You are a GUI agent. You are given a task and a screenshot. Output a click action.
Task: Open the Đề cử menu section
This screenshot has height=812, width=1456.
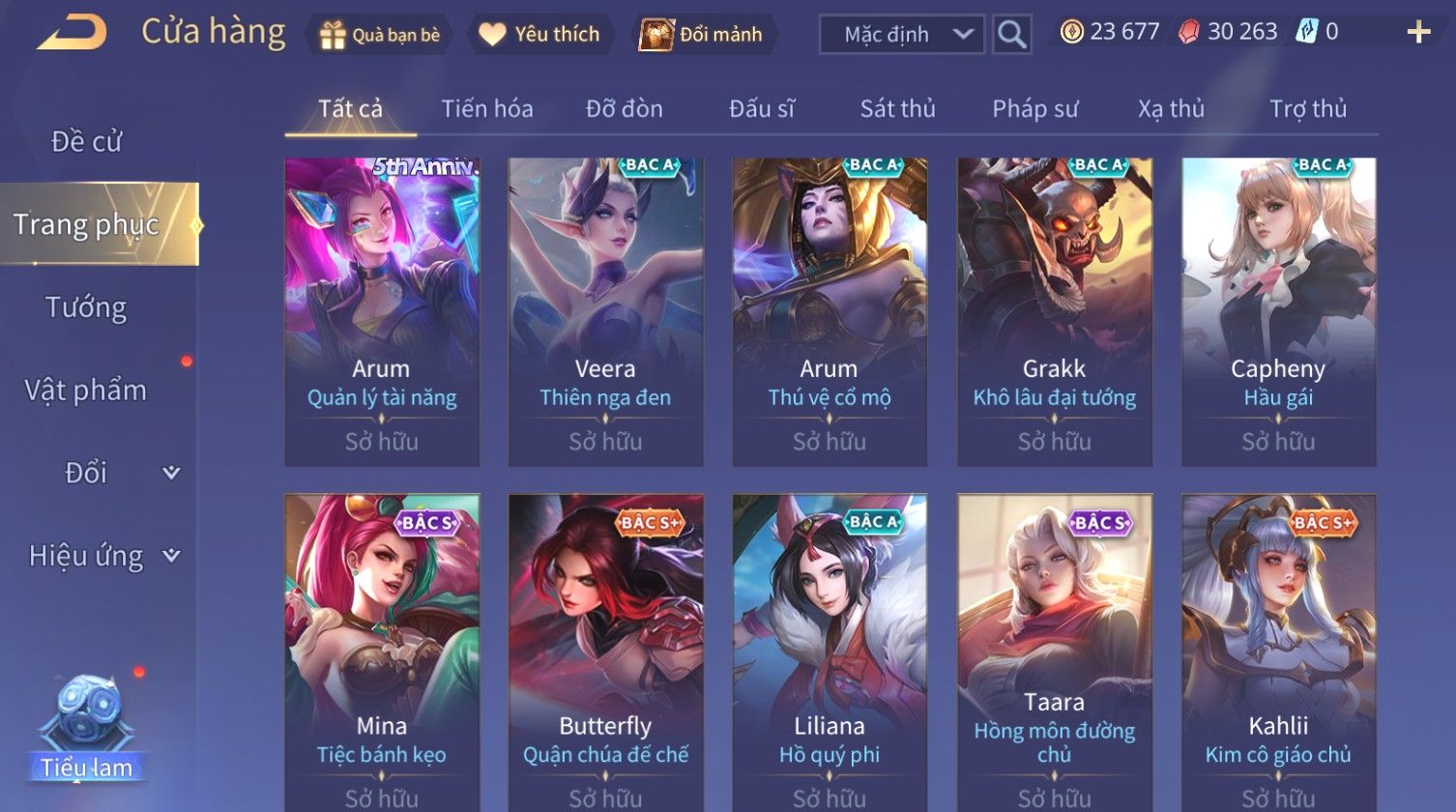point(86,142)
